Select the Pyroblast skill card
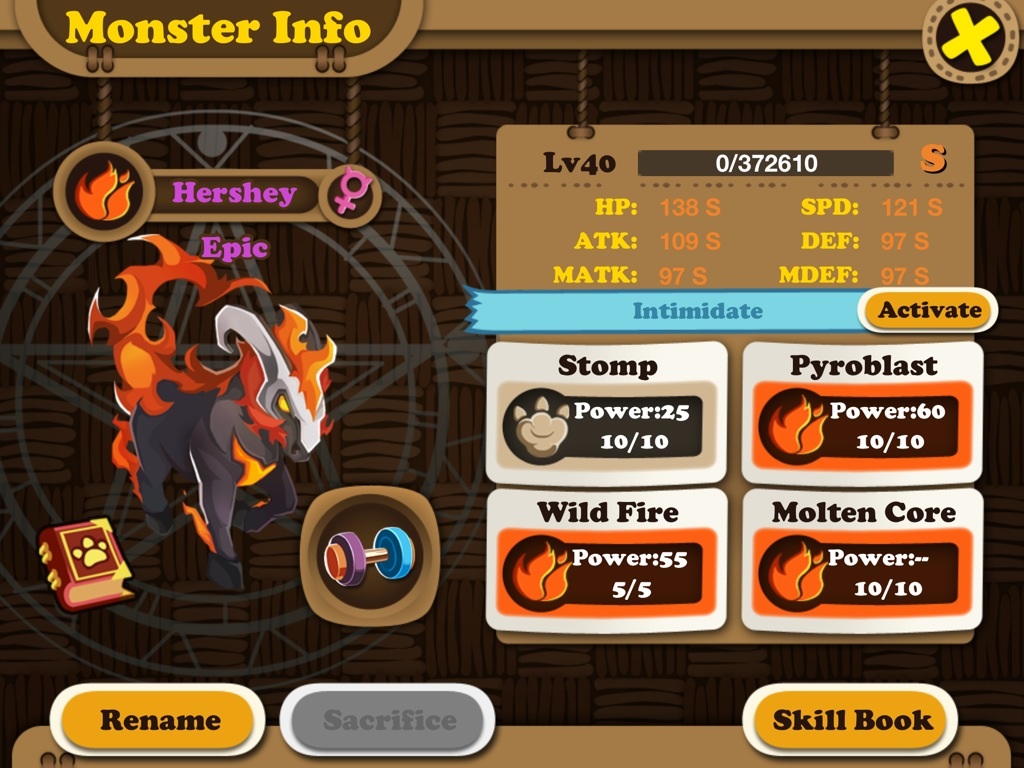Image resolution: width=1024 pixels, height=768 pixels. pyautogui.click(x=862, y=413)
